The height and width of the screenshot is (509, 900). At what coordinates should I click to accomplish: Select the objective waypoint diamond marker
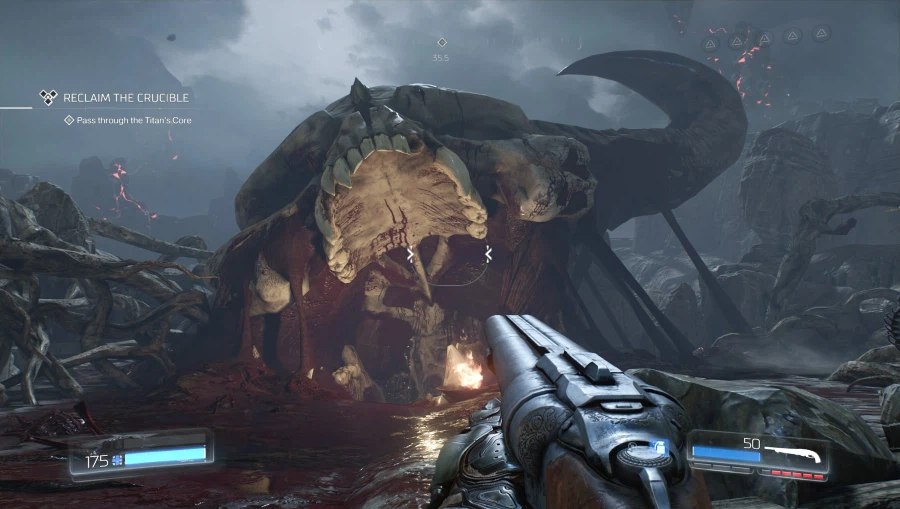coord(441,43)
